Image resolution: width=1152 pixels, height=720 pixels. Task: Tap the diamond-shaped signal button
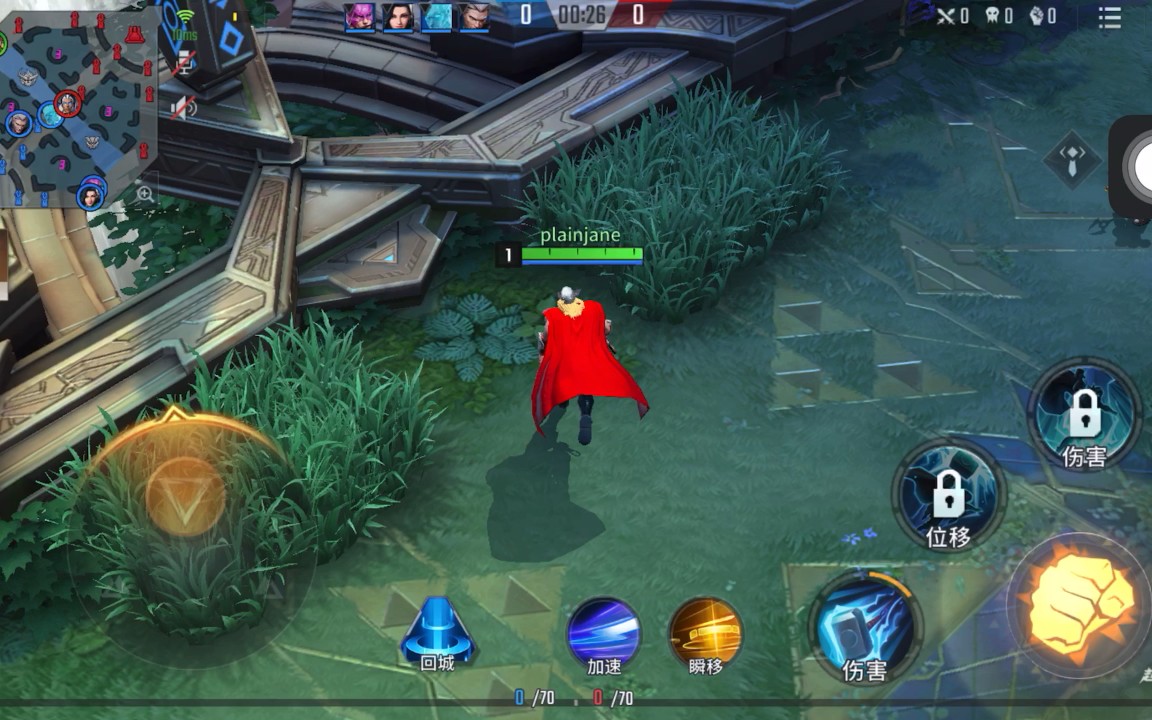click(x=1072, y=159)
